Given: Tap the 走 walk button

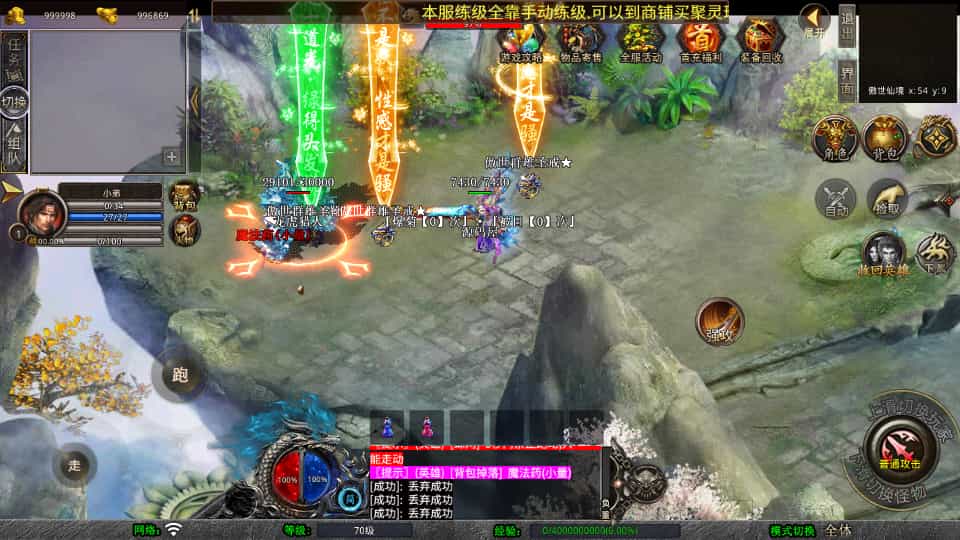Looking at the screenshot, I should click(75, 465).
